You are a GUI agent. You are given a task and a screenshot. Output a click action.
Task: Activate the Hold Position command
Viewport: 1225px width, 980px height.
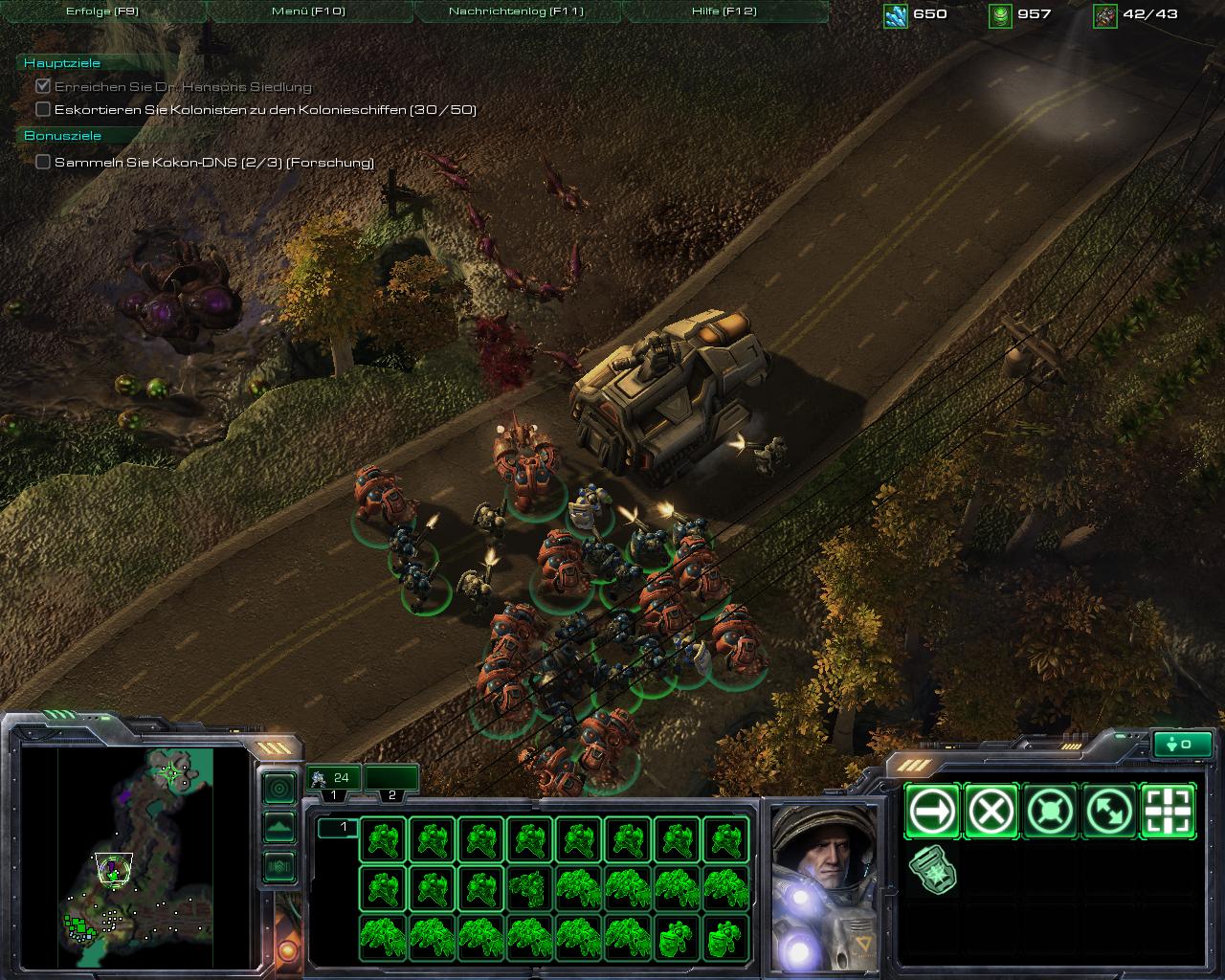(1051, 812)
